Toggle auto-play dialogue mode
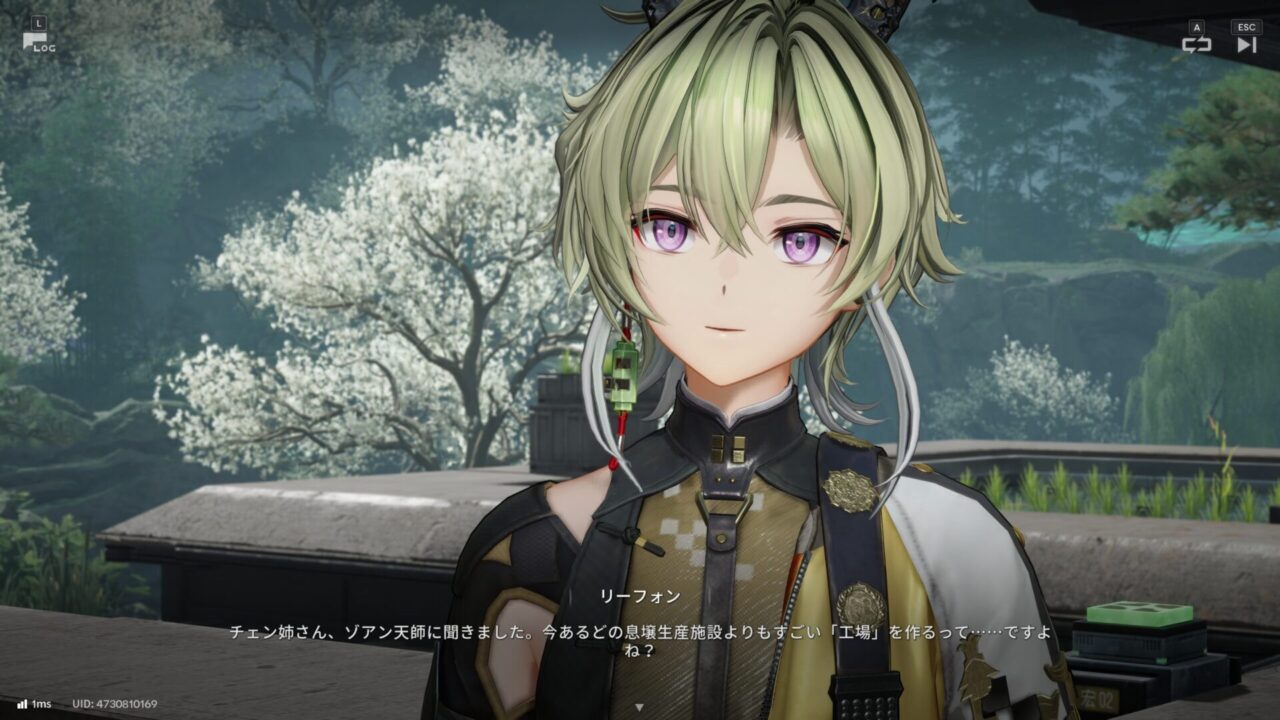The width and height of the screenshot is (1280, 720). click(x=1196, y=43)
